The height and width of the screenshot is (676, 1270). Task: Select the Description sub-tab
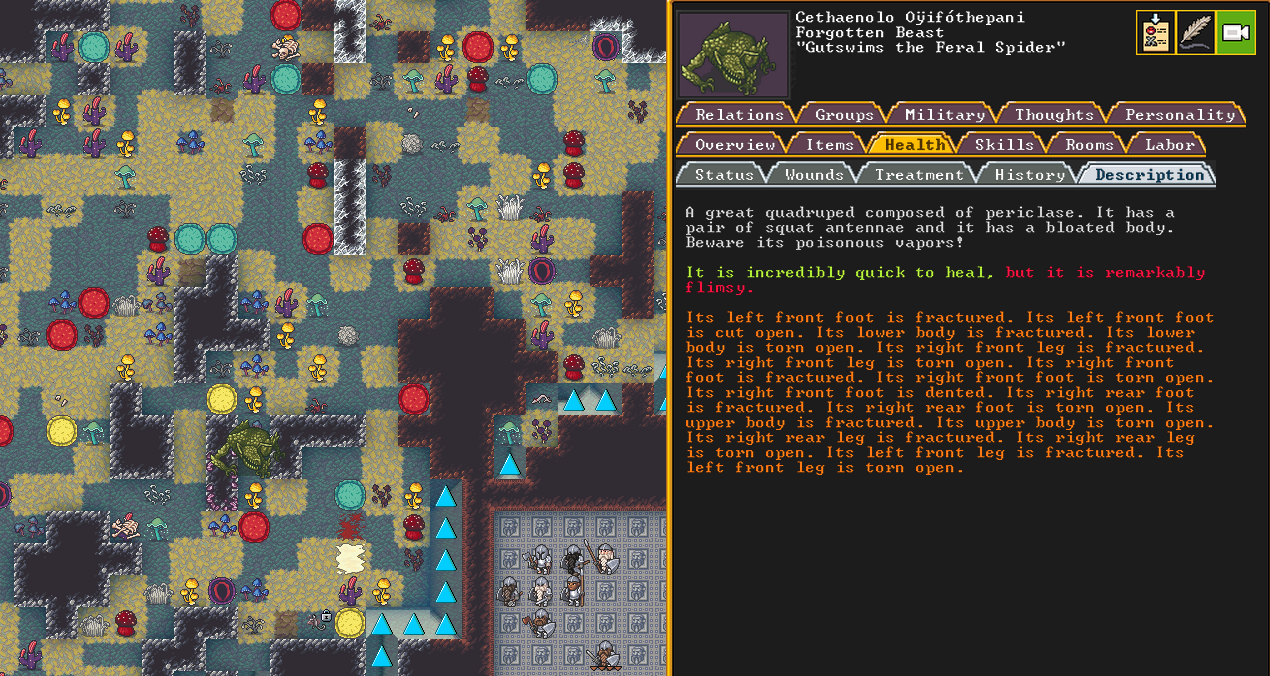tap(1149, 175)
